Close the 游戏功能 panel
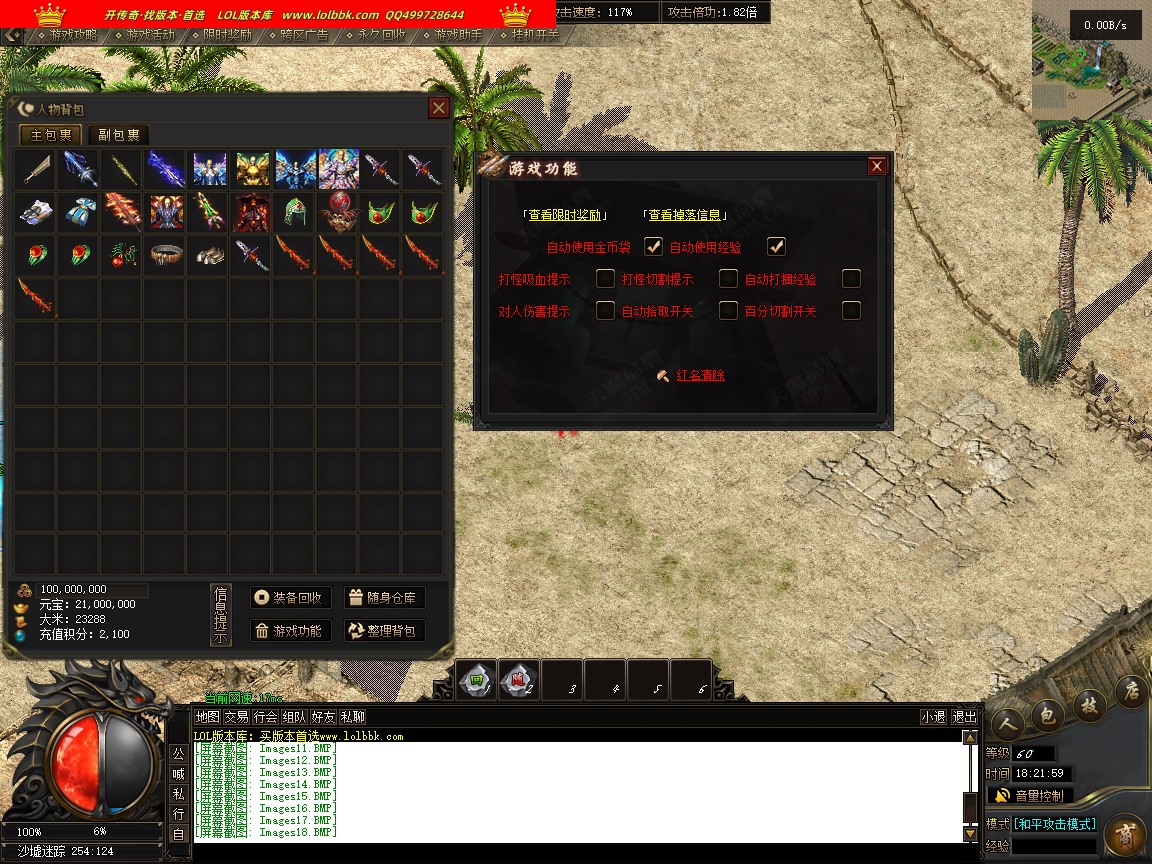The image size is (1152, 864). [x=877, y=166]
